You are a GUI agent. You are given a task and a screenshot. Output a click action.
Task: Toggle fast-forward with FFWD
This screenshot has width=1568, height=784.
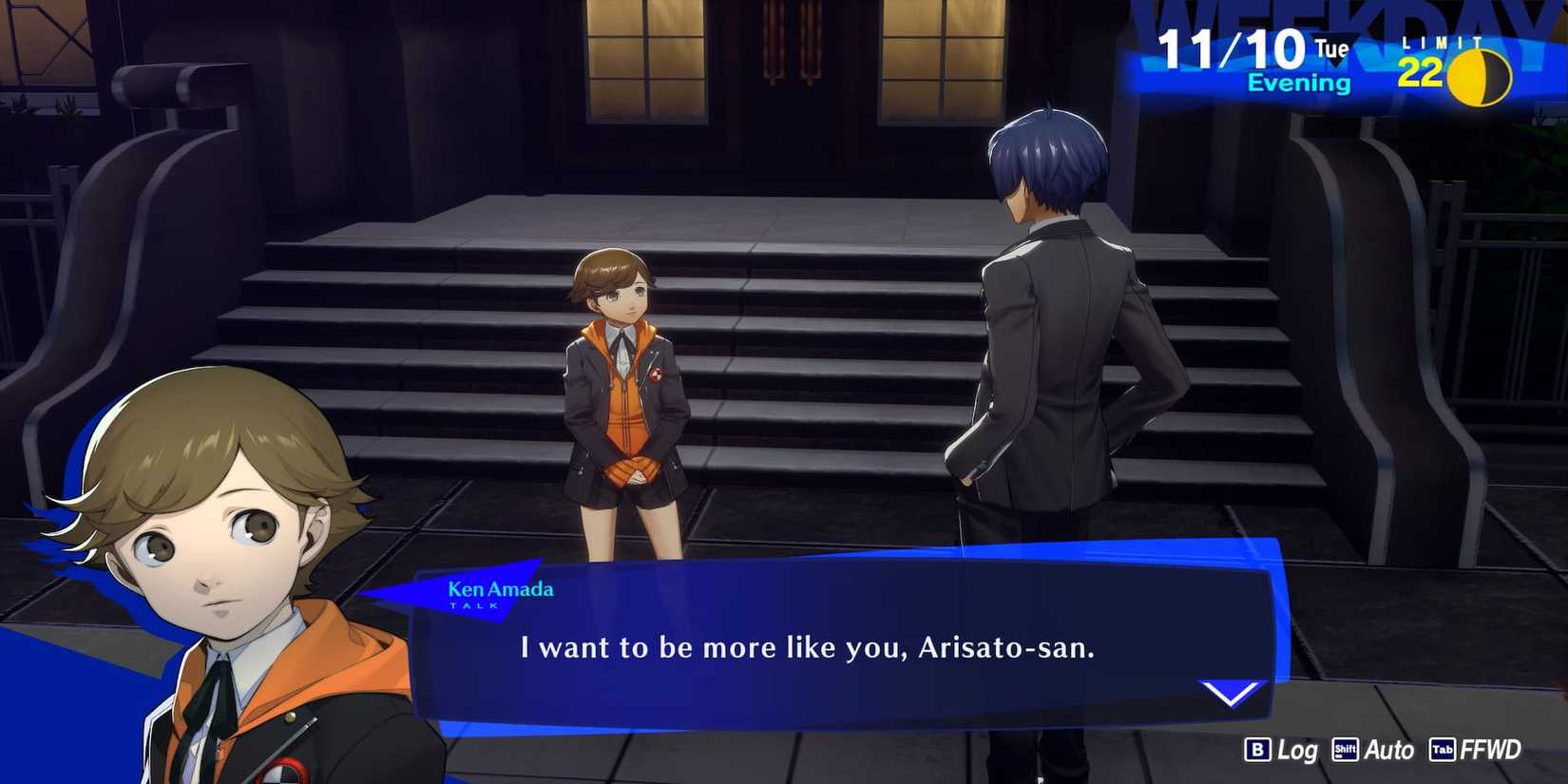click(x=1492, y=750)
